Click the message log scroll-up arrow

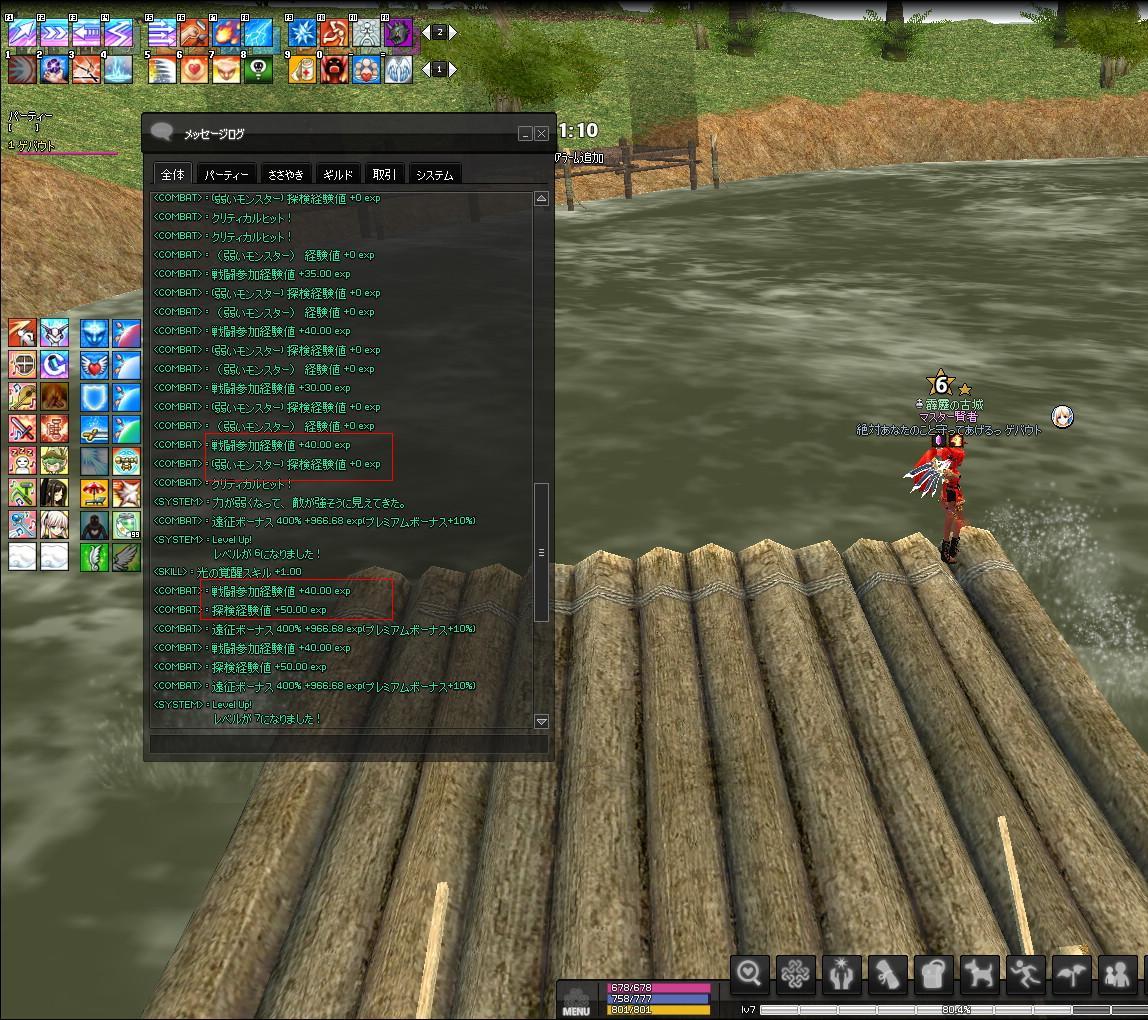541,199
